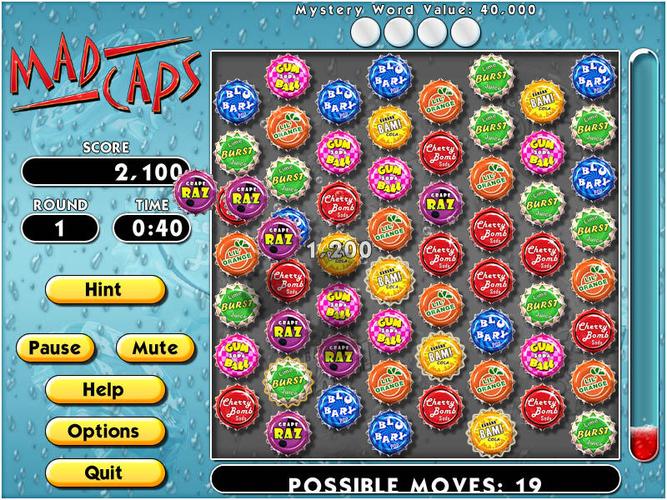The image size is (667, 500).
Task: Open the Options menu
Action: tap(104, 431)
